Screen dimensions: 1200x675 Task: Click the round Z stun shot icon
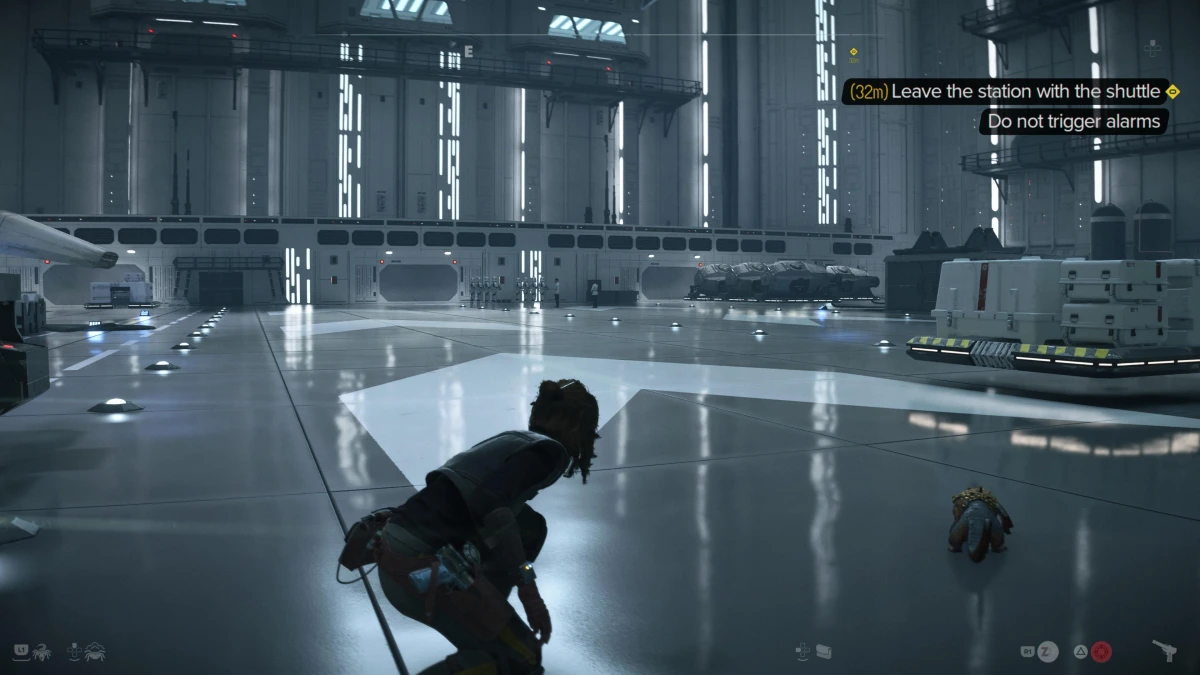coord(1047,652)
